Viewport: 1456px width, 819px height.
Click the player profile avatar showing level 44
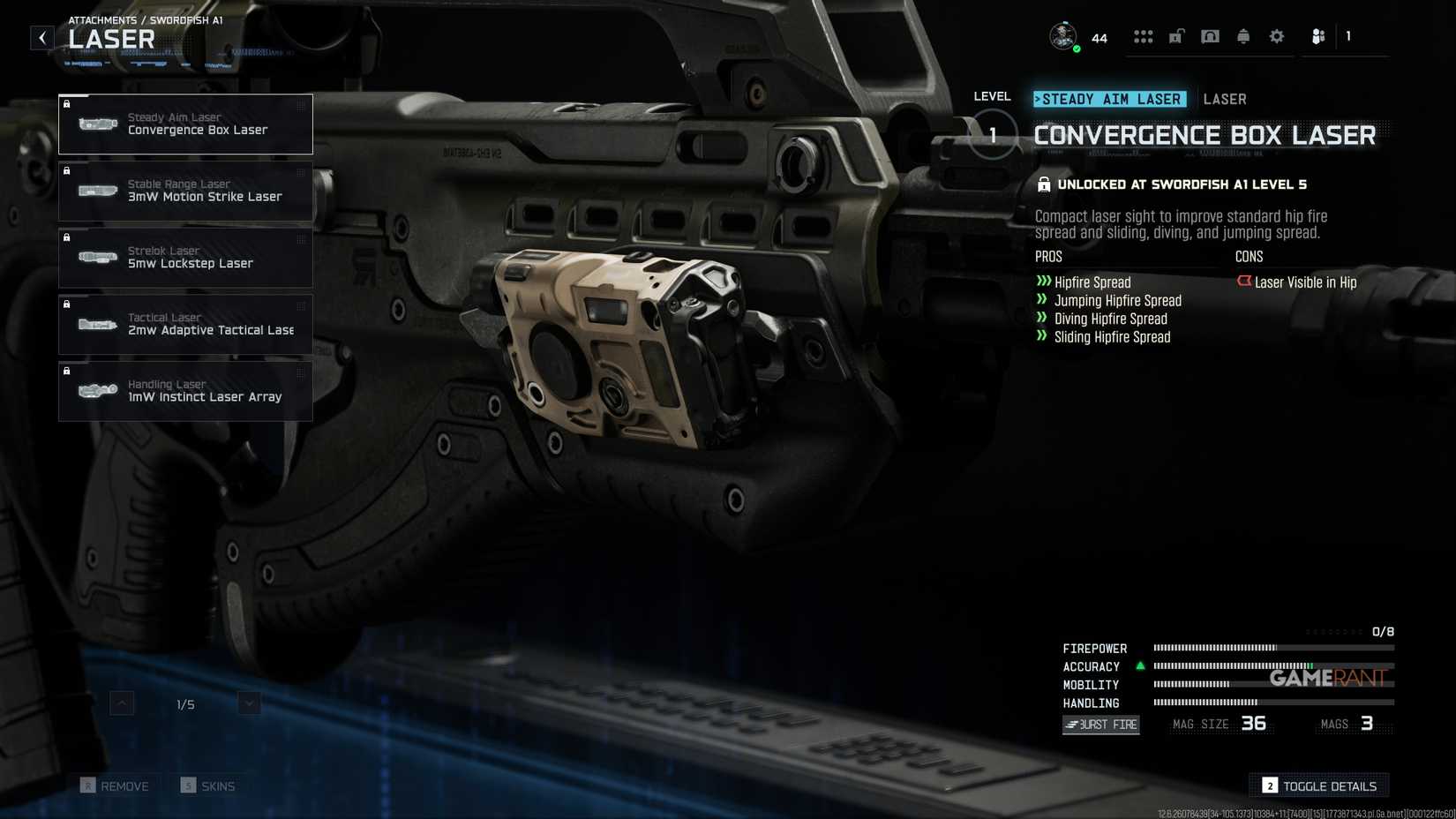(1062, 36)
